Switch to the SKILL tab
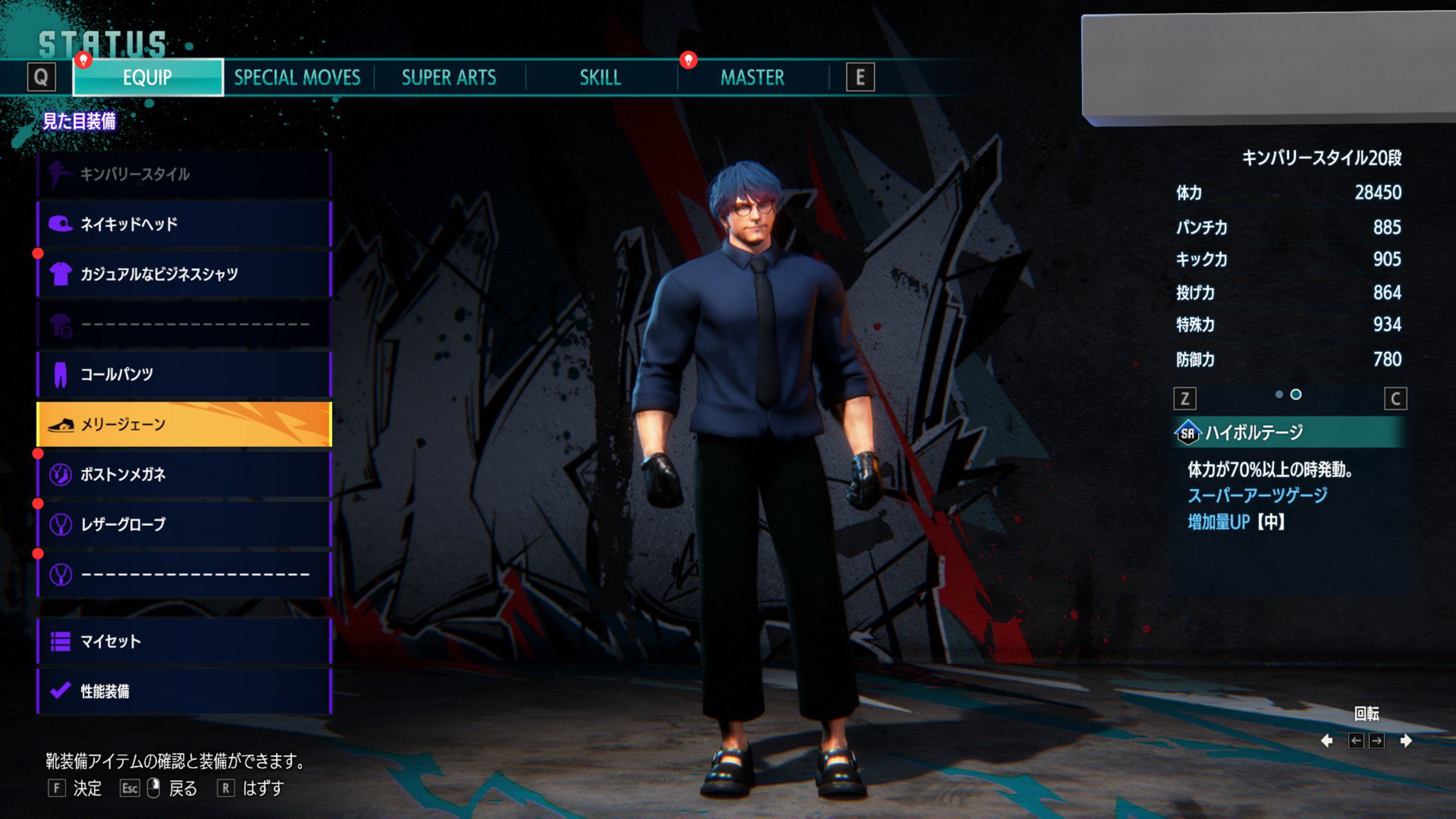The height and width of the screenshot is (819, 1456). click(600, 77)
